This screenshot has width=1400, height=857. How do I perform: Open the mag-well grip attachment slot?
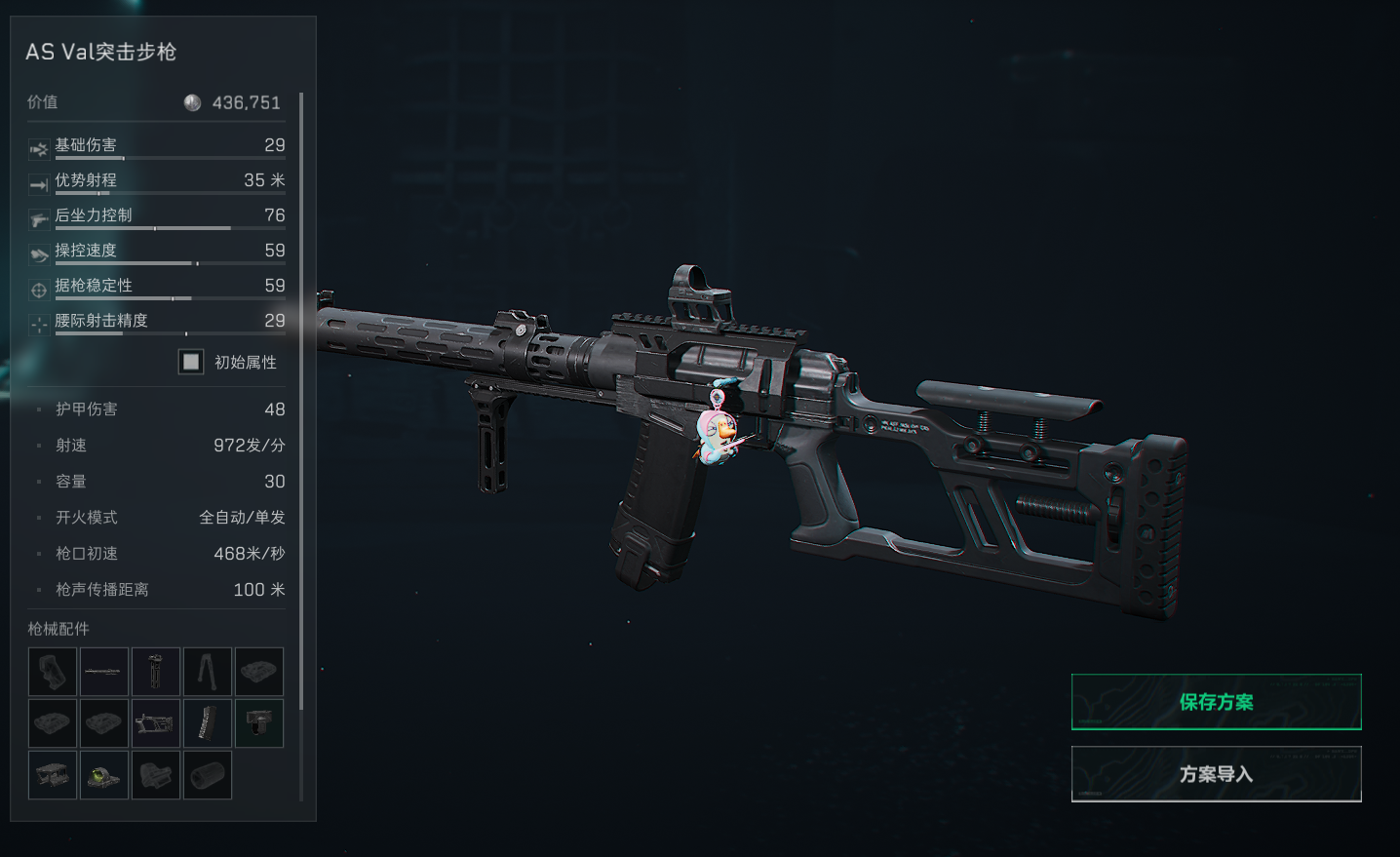click(x=259, y=723)
